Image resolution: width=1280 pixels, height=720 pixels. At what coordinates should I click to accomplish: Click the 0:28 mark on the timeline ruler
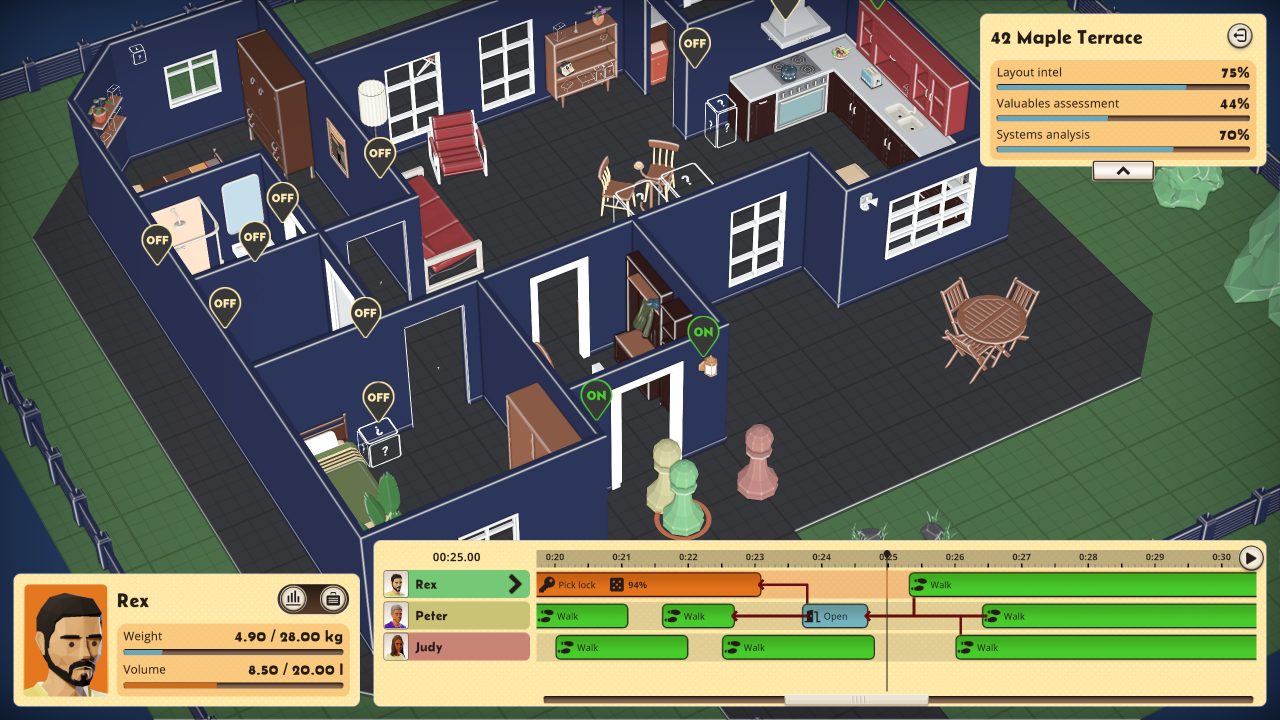1088,557
